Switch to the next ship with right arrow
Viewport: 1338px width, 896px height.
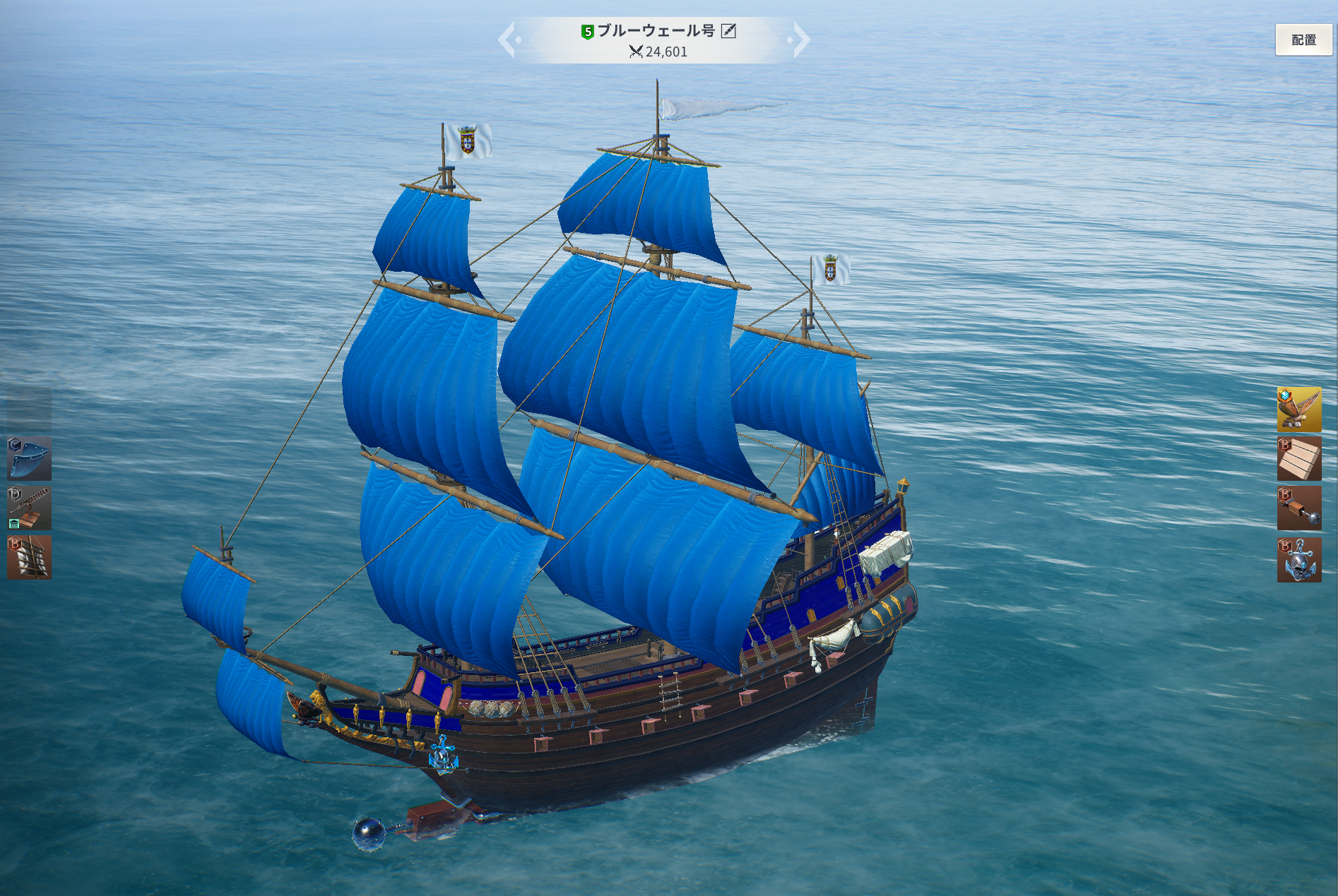[x=800, y=40]
